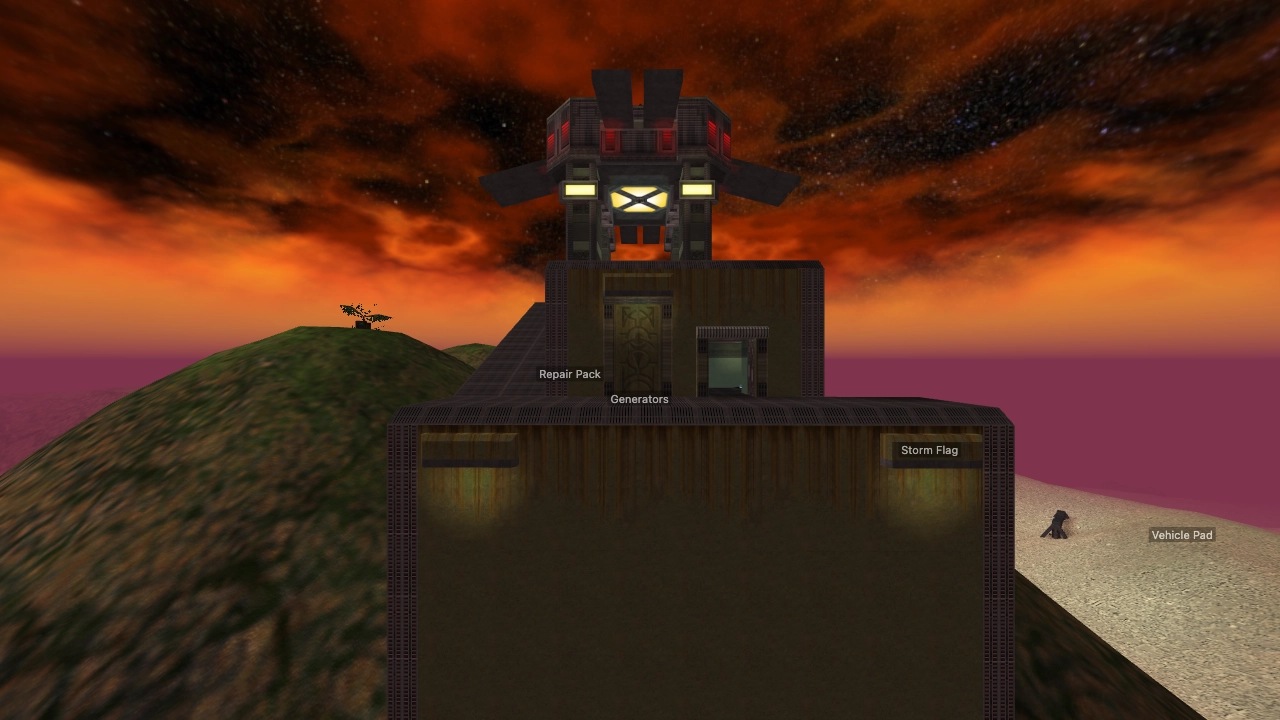The height and width of the screenshot is (720, 1280).
Task: Click the Storm Flag objective marker
Action: pyautogui.click(x=929, y=450)
